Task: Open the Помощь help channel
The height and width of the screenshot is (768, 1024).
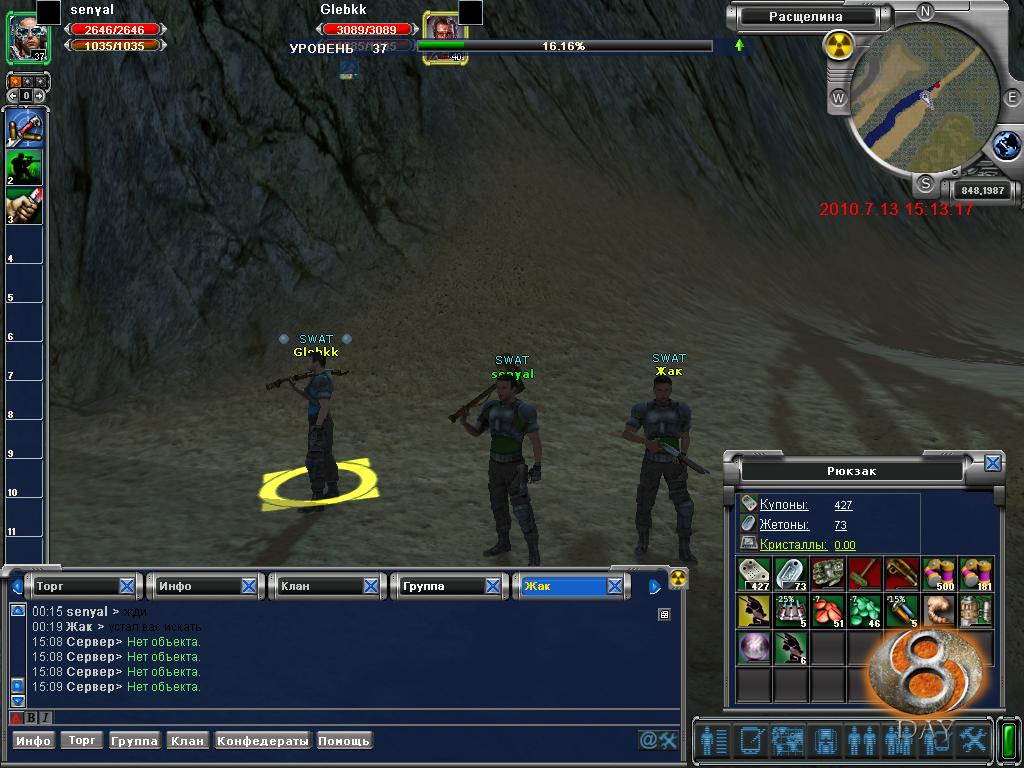Action: click(x=344, y=741)
